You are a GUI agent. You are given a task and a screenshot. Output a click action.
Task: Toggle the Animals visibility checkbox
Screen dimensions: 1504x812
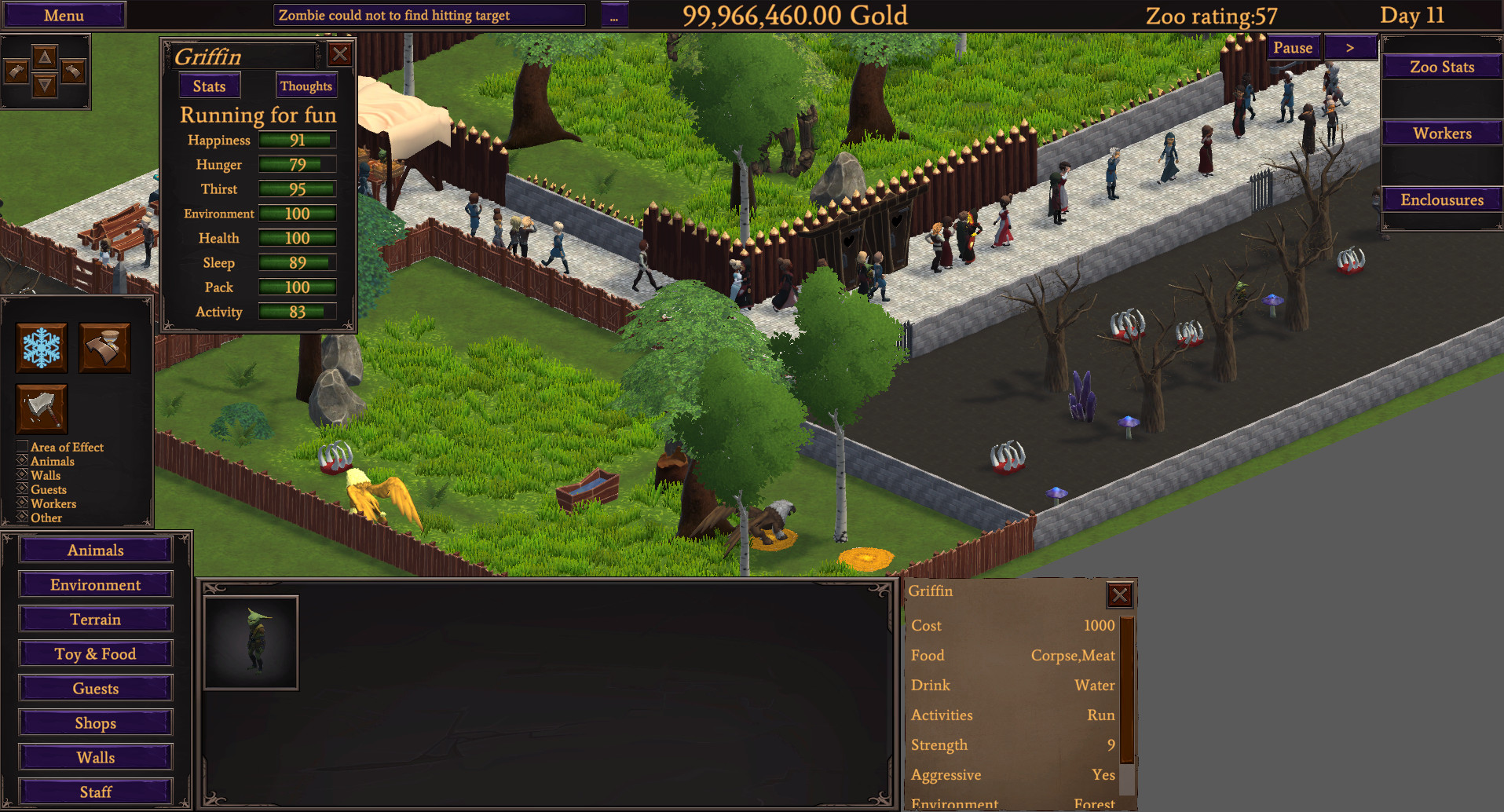[x=21, y=461]
